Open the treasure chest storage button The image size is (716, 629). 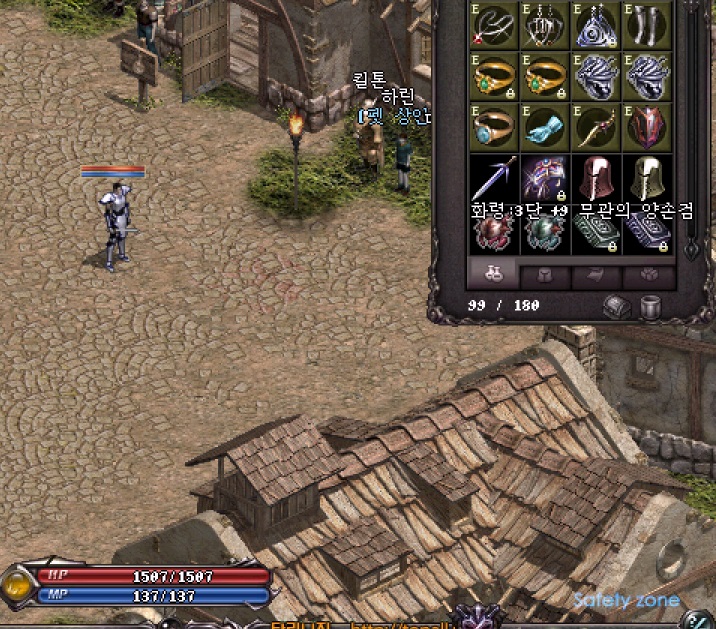pyautogui.click(x=617, y=306)
